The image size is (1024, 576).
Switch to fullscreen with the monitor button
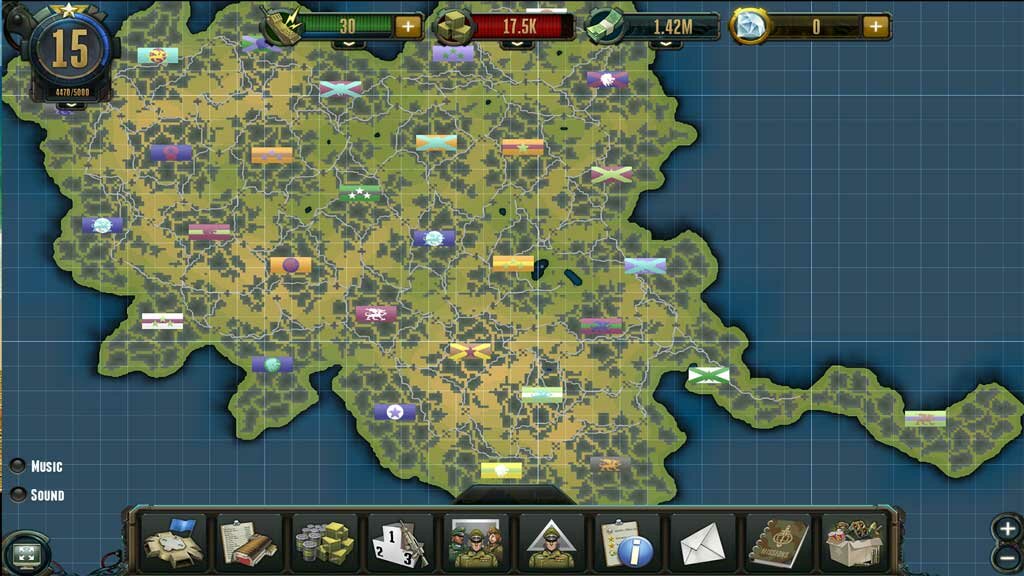27,553
